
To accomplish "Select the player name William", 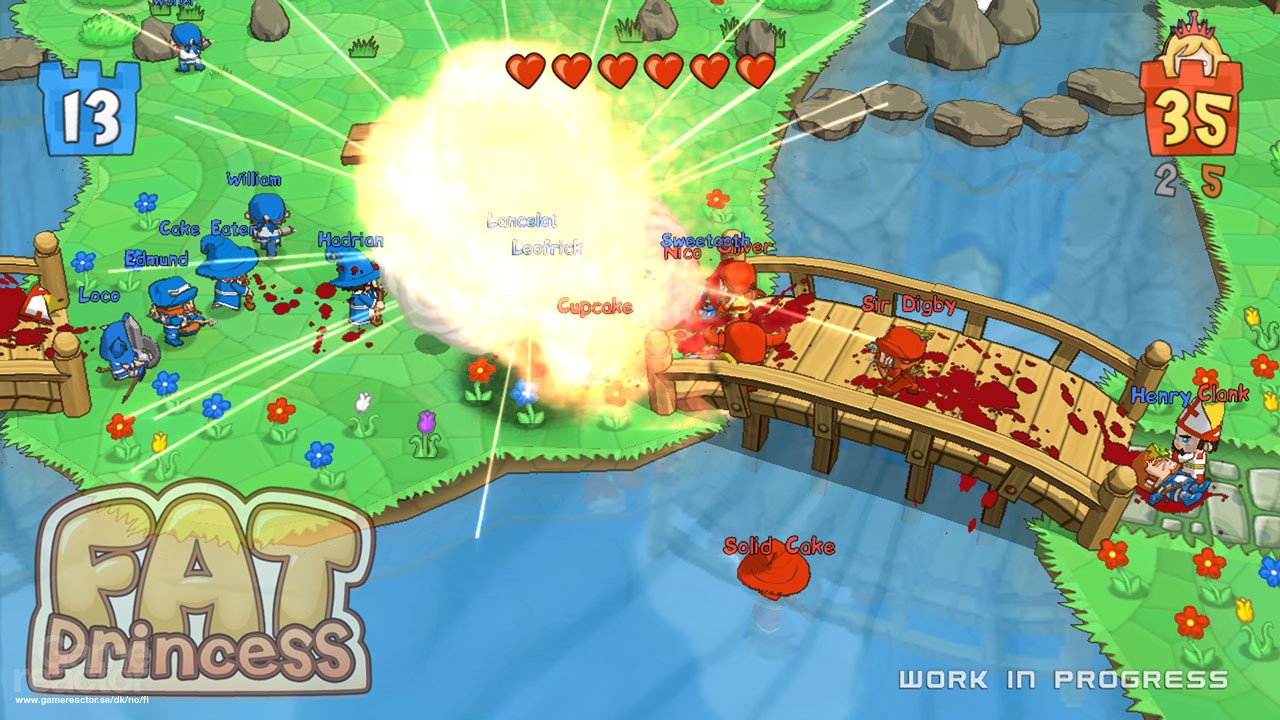I will (256, 180).
